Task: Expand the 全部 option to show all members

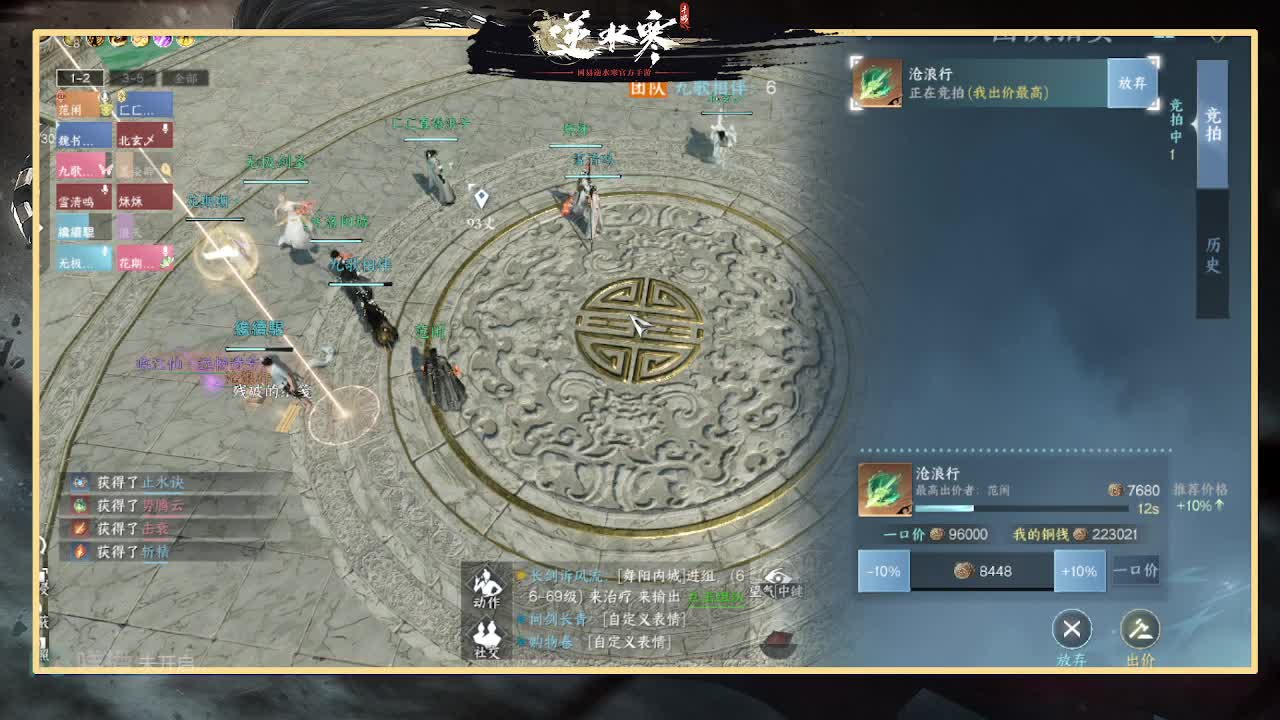Action: point(186,78)
